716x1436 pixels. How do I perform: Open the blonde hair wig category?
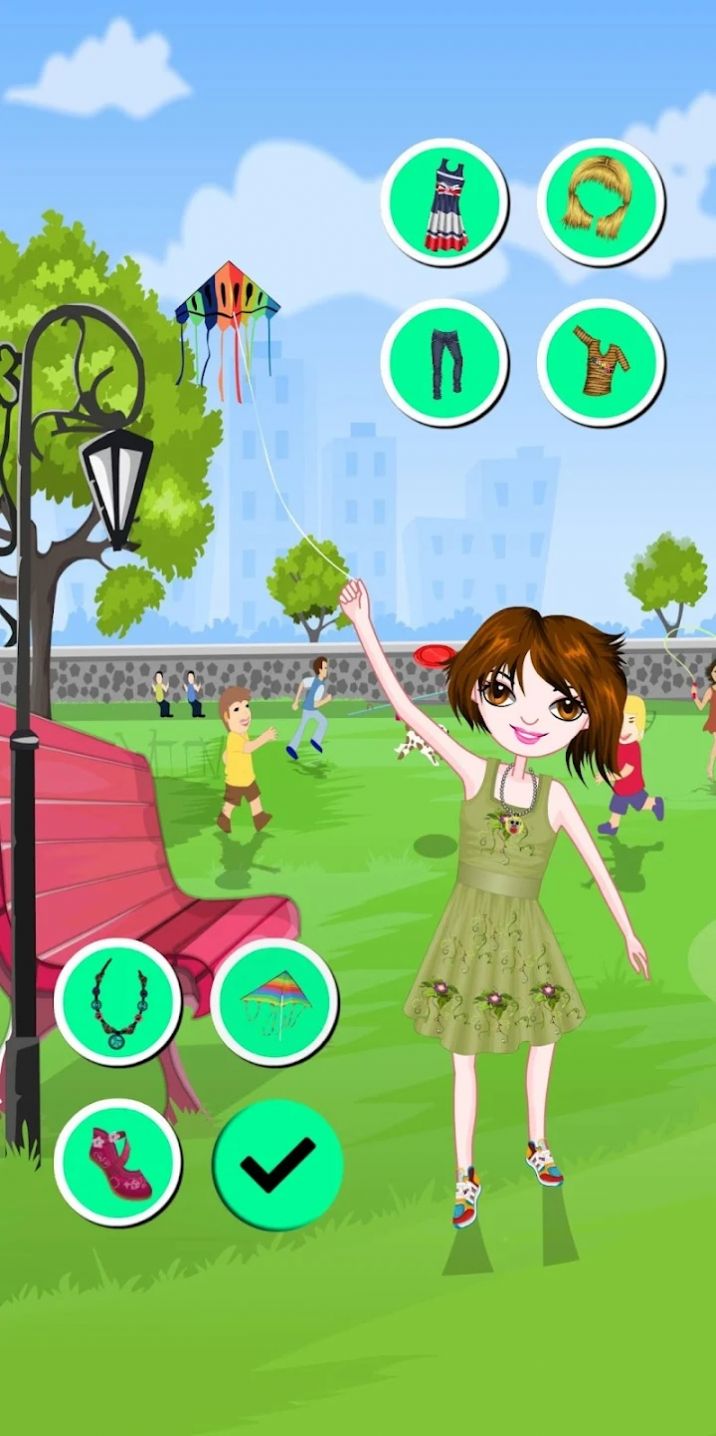(600, 203)
